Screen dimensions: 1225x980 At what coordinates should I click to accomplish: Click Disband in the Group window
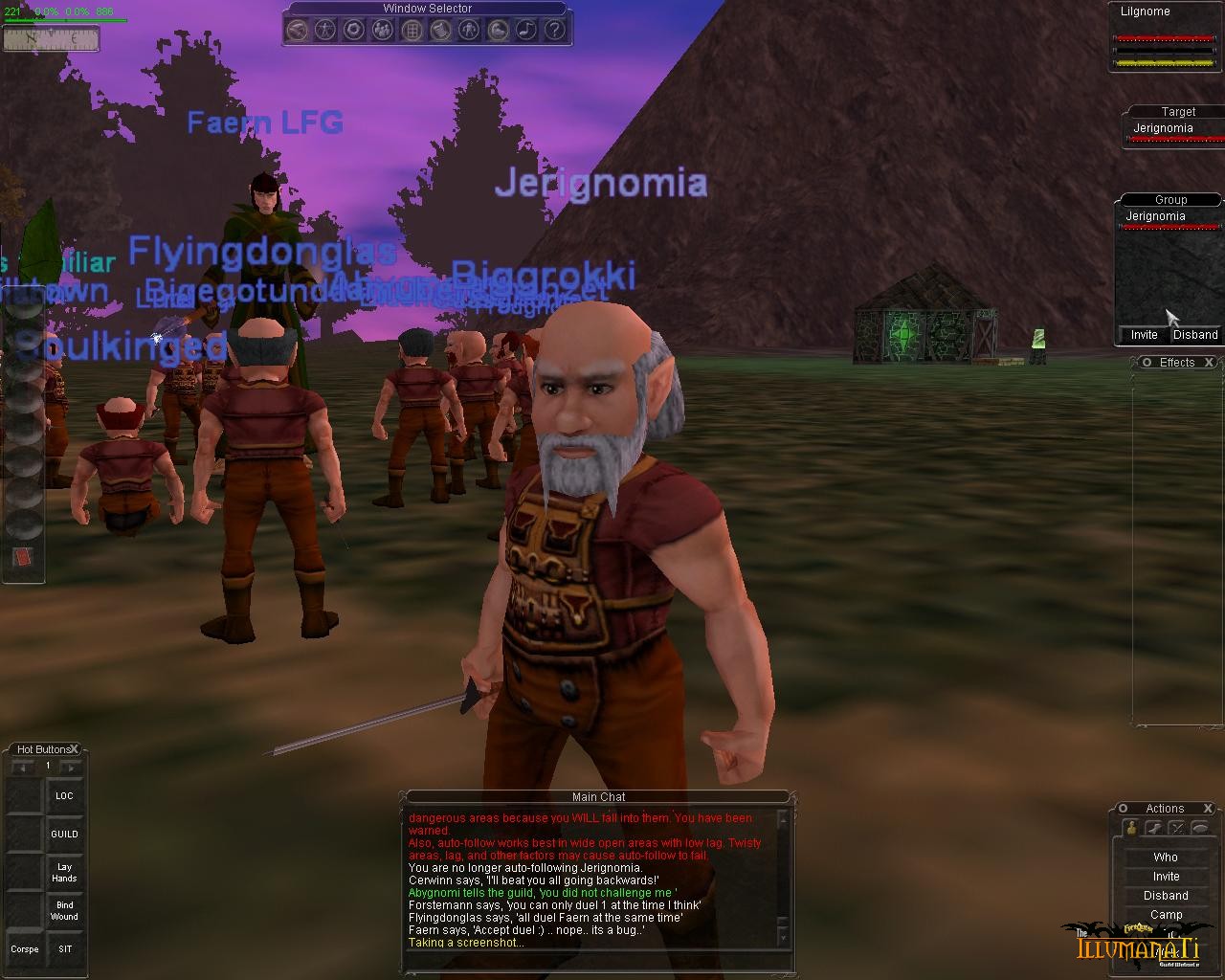click(1195, 335)
